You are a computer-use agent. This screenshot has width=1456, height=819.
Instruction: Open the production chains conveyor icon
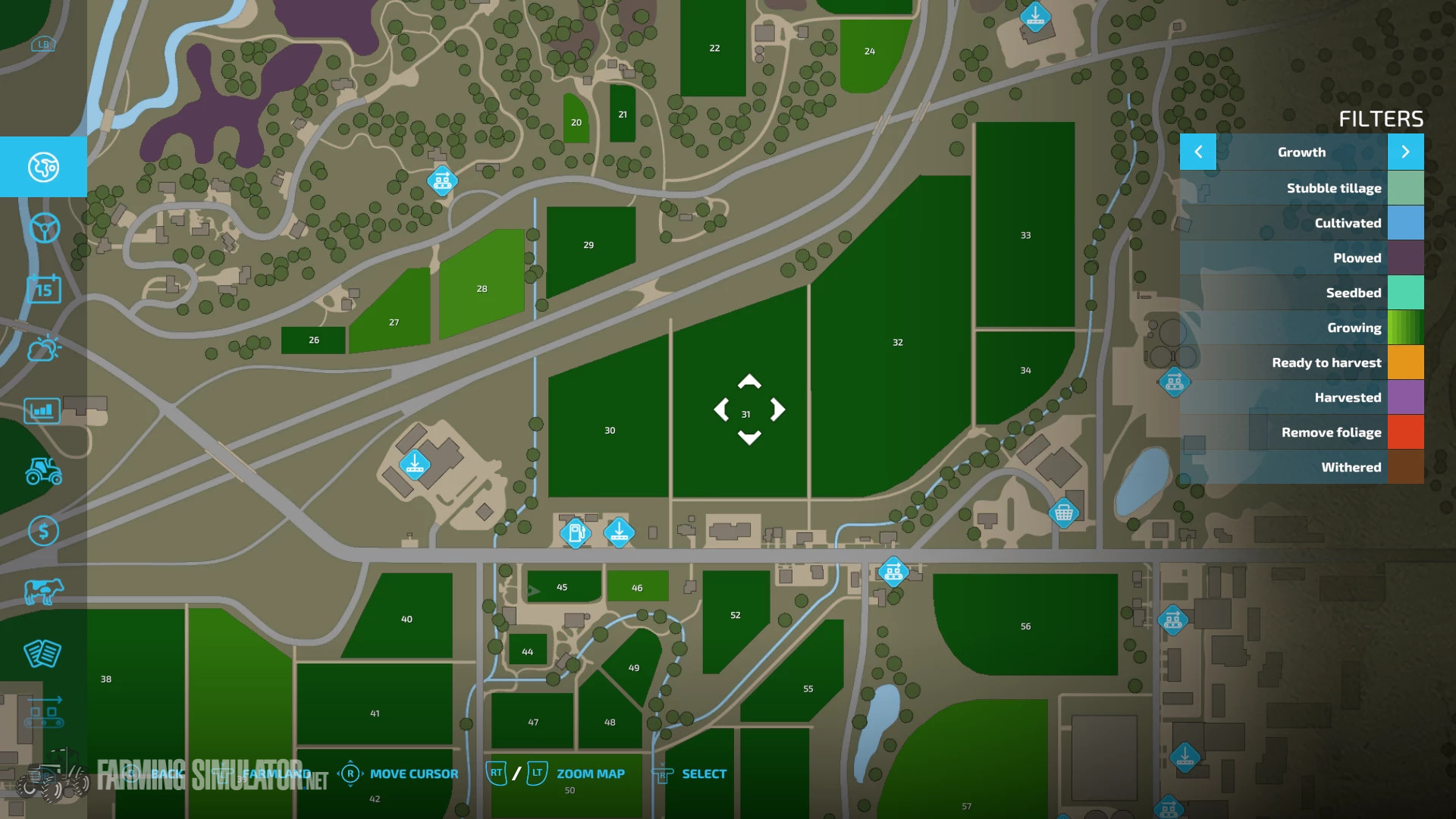coord(43,714)
